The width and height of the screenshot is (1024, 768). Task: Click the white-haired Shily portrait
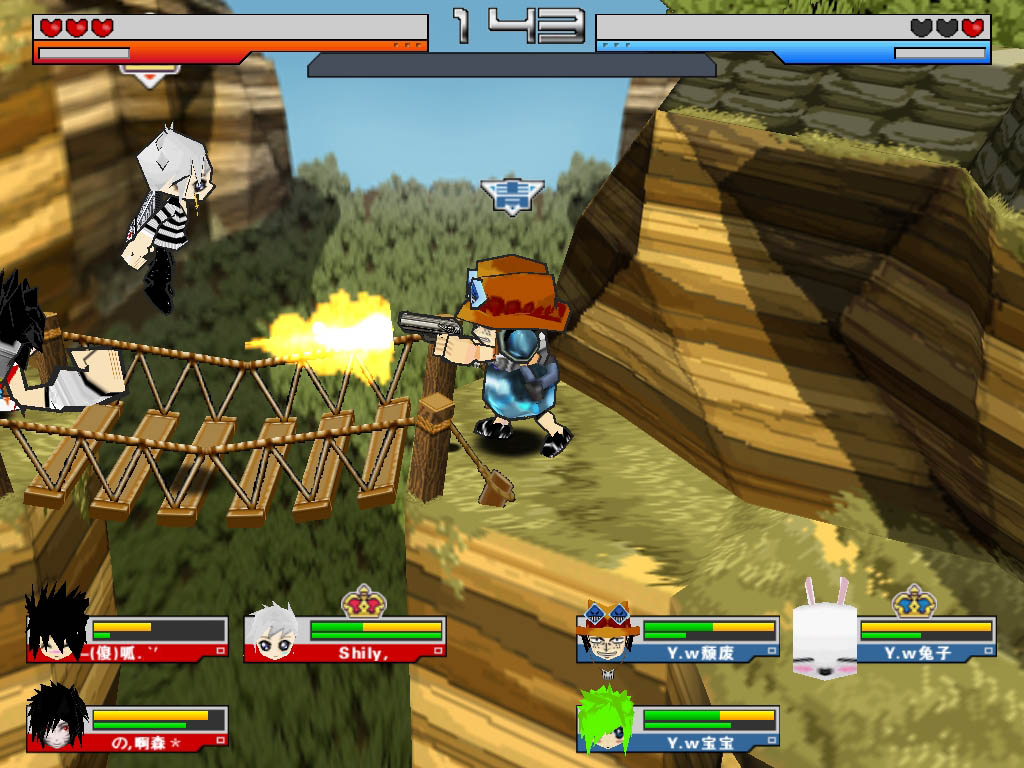point(274,632)
